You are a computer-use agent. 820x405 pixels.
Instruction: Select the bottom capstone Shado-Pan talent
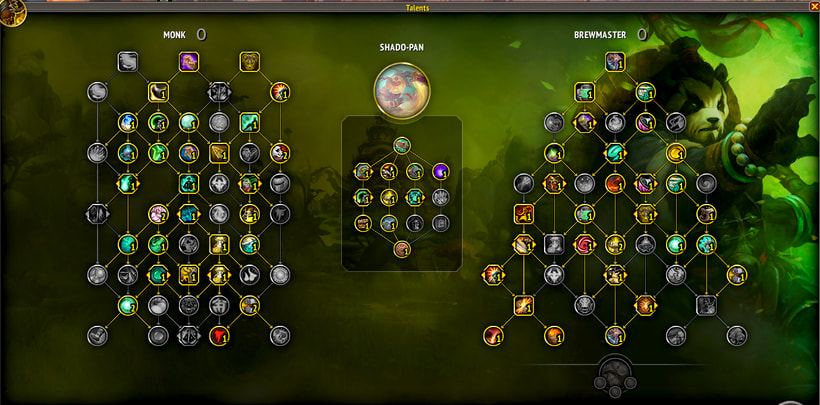click(401, 249)
